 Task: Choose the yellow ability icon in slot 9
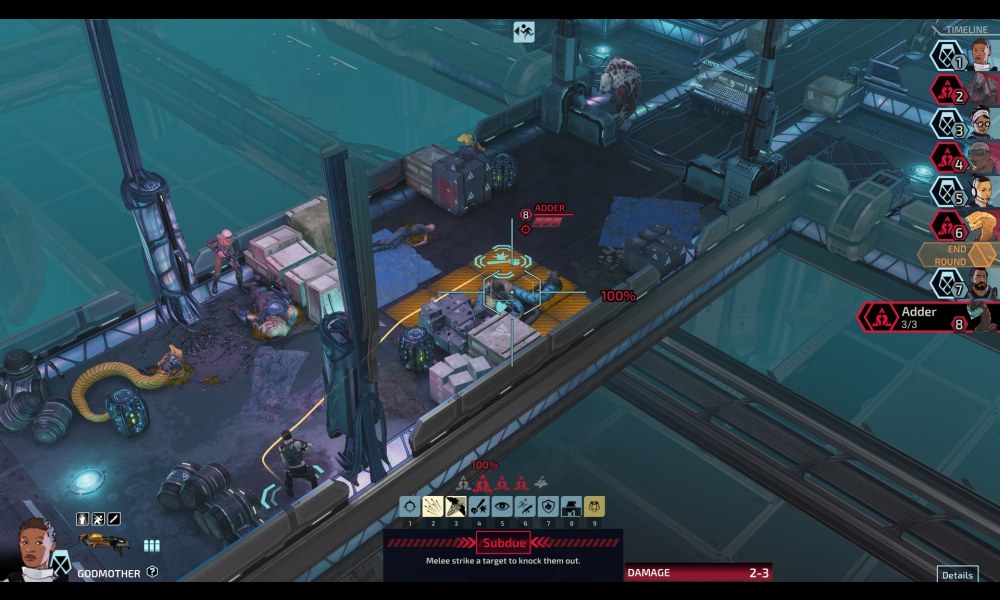click(x=594, y=507)
